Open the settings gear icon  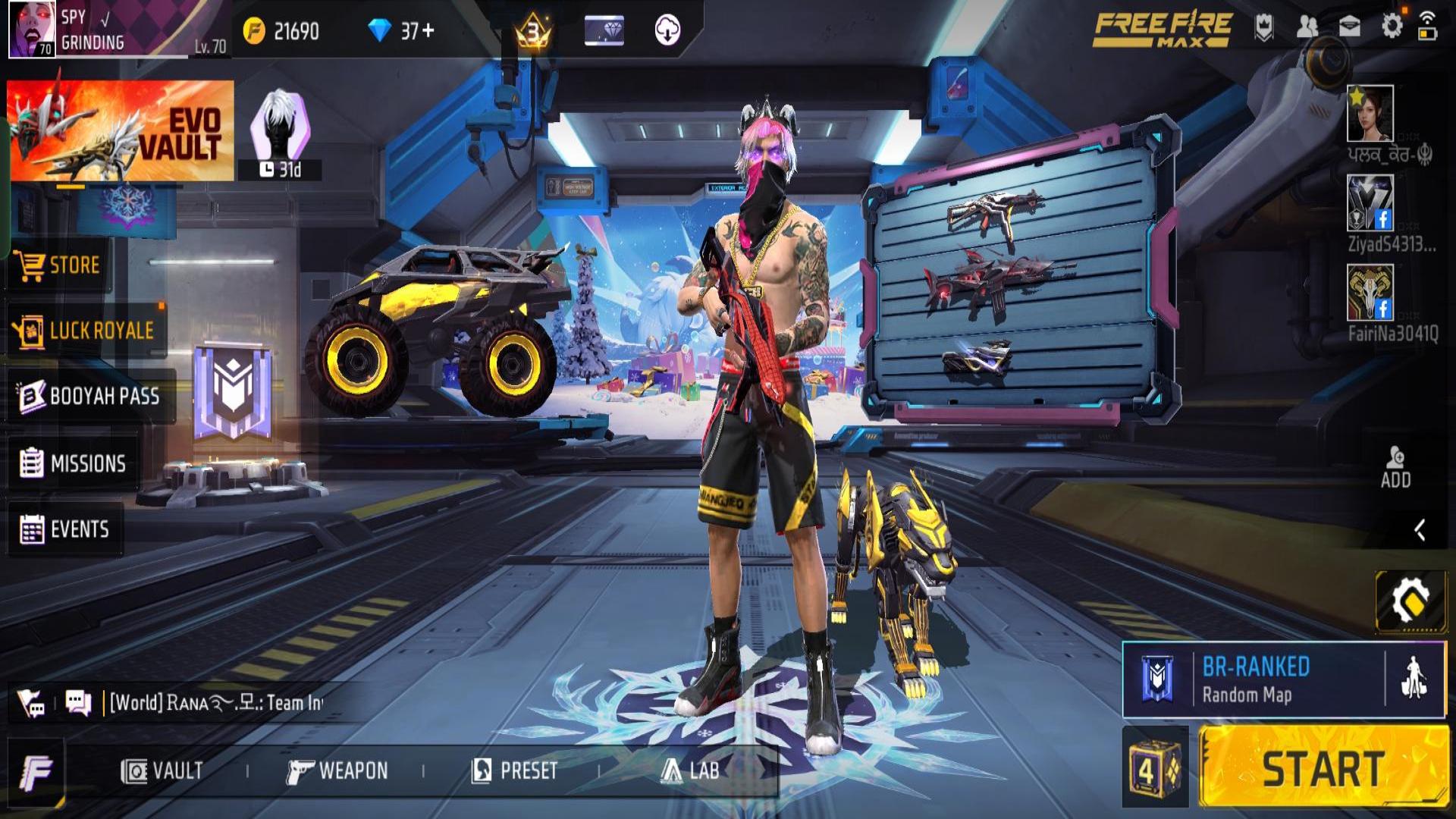(x=1392, y=27)
